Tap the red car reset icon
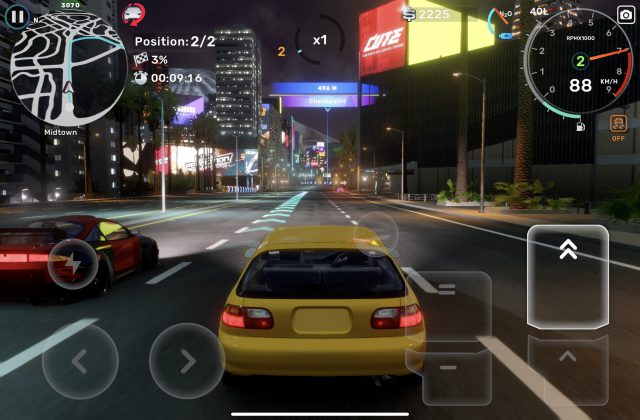The width and height of the screenshot is (640, 420). tap(132, 14)
